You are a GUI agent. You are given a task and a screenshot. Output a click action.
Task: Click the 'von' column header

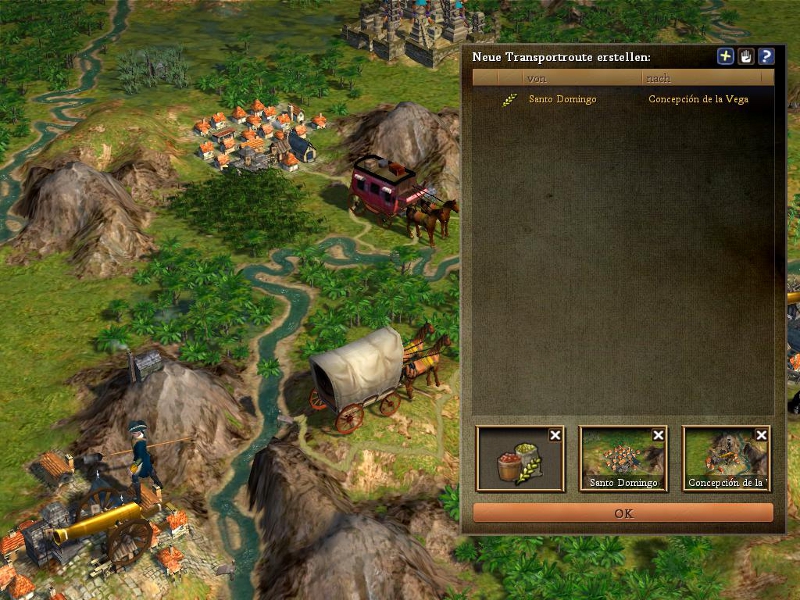[x=582, y=78]
